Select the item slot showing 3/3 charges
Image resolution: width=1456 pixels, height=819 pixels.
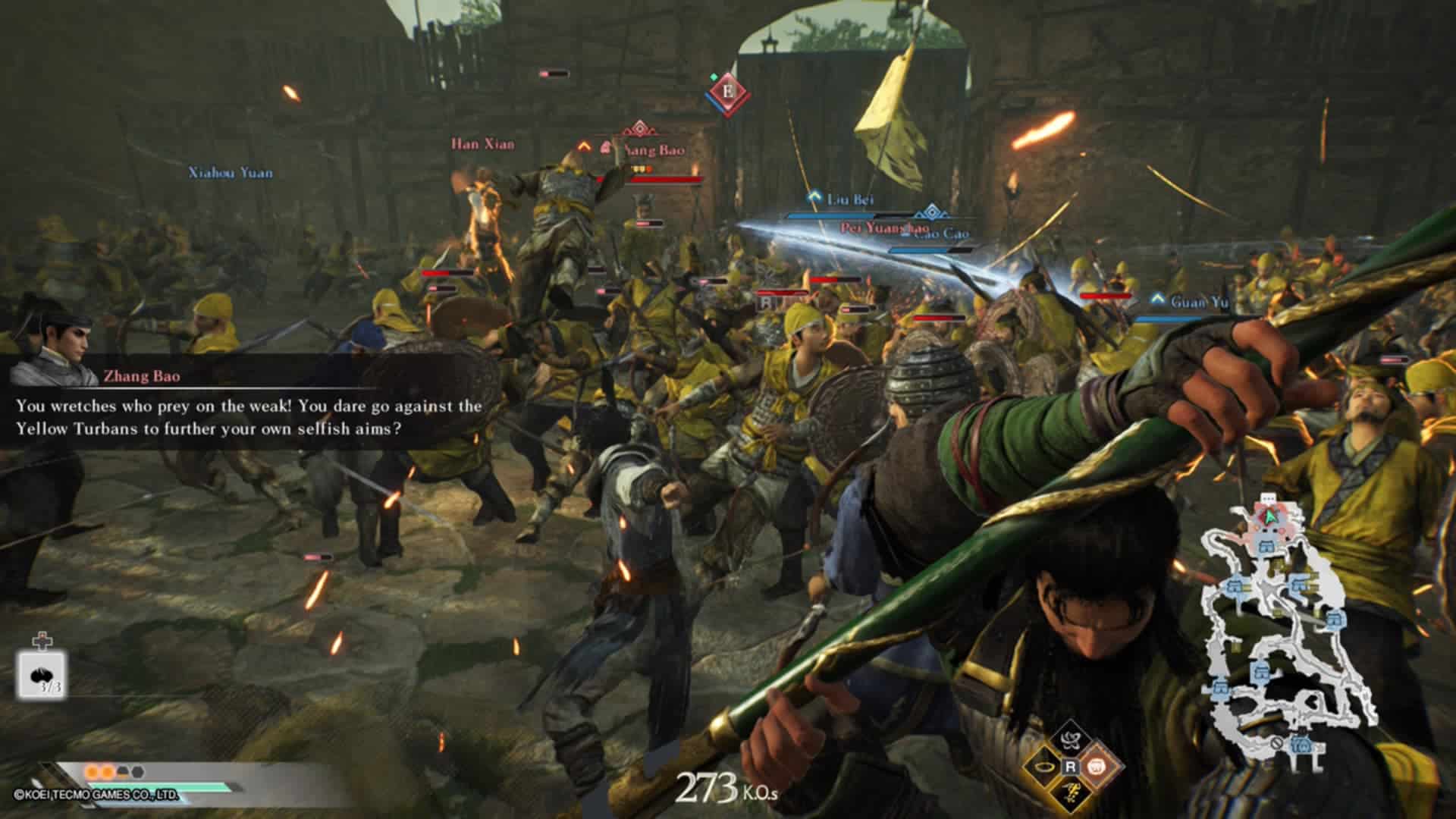[42, 675]
